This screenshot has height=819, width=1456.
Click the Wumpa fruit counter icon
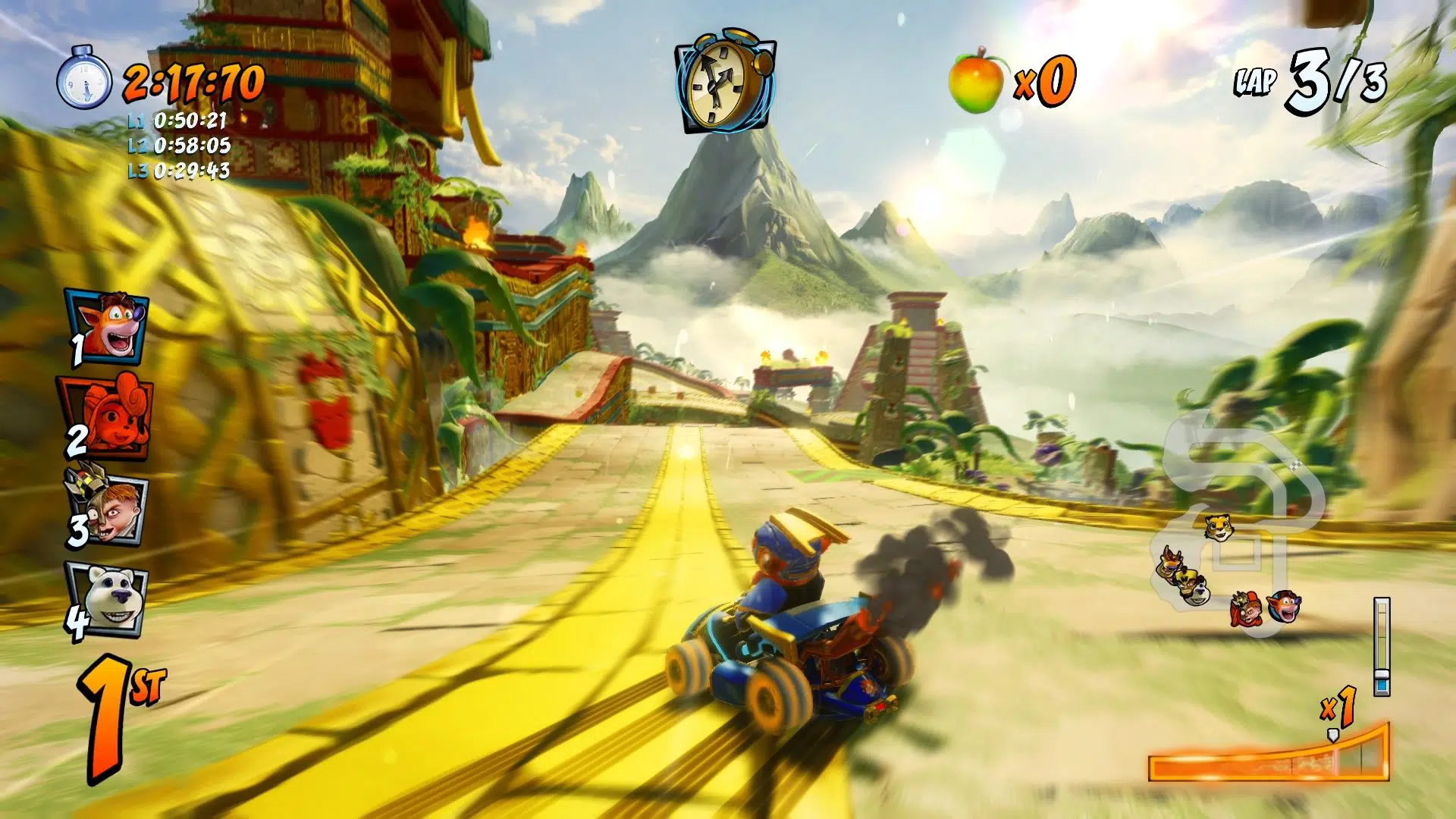(976, 80)
